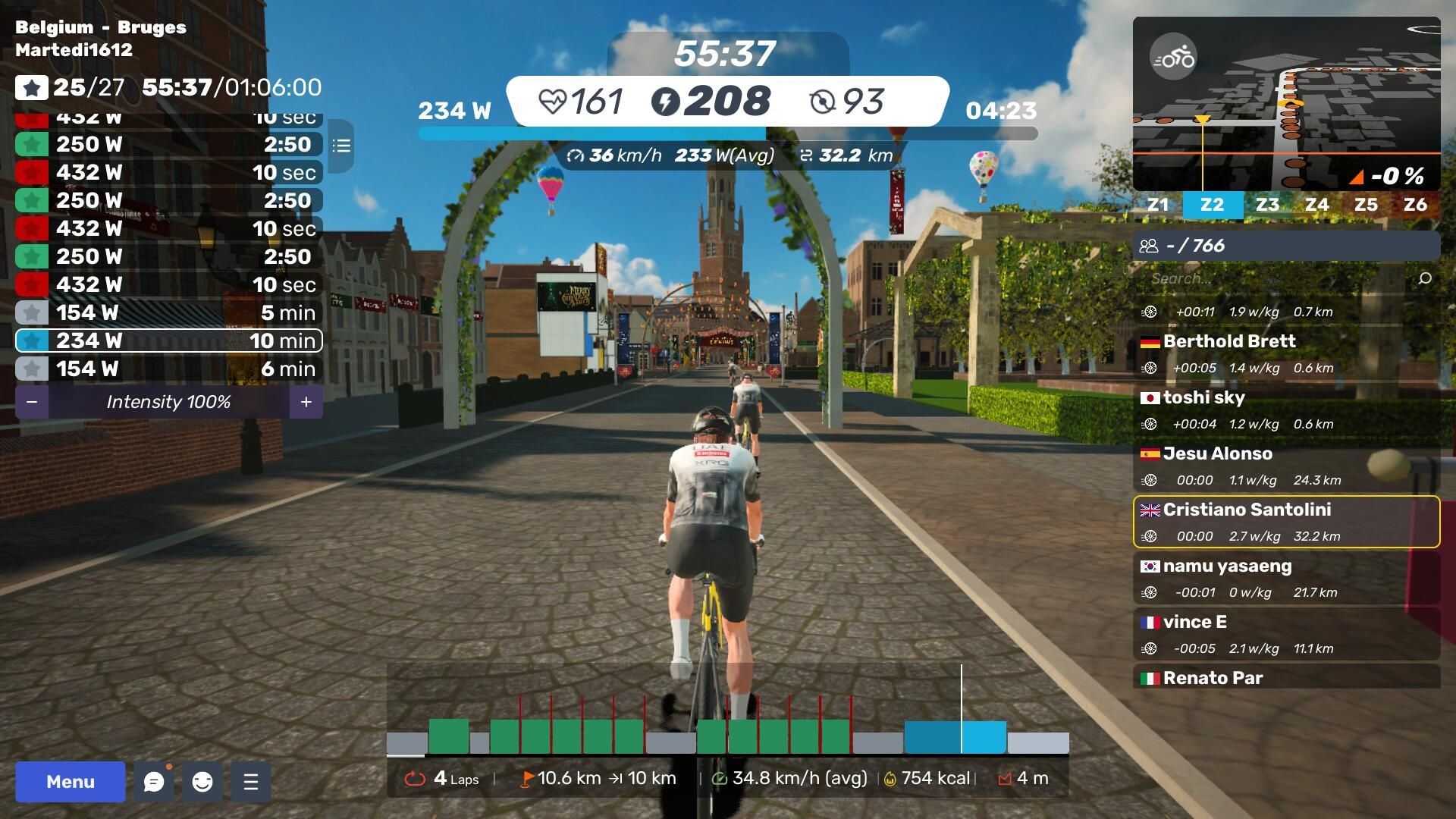Open the smiley emote panel
This screenshot has height=819, width=1456.
point(202,782)
